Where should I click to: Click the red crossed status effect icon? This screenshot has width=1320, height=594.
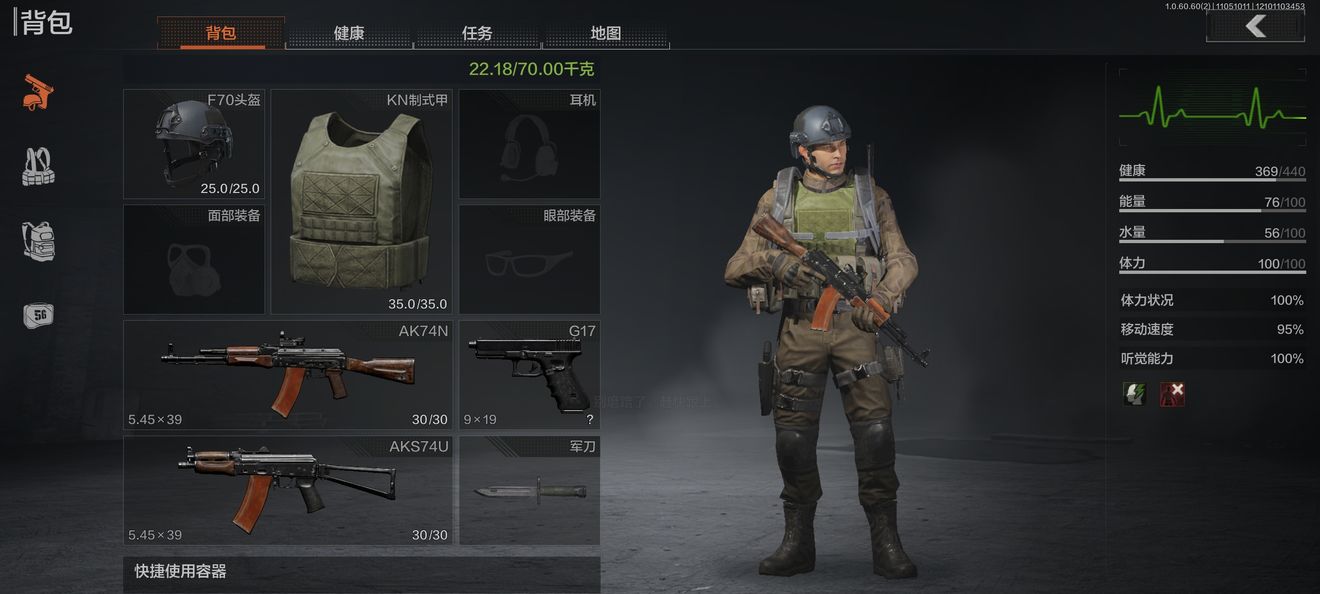click(x=1172, y=393)
